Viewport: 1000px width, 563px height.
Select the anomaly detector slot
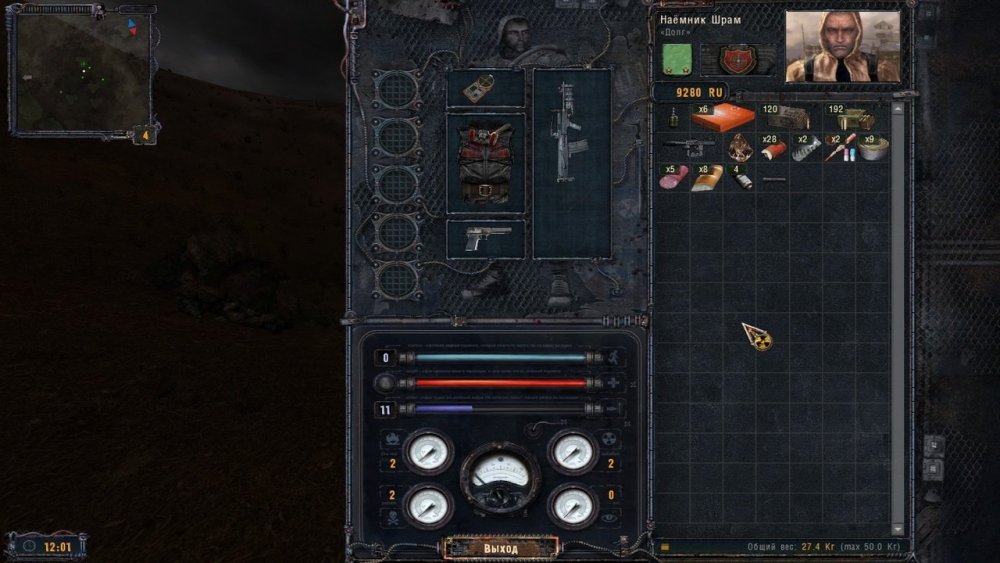[485, 89]
